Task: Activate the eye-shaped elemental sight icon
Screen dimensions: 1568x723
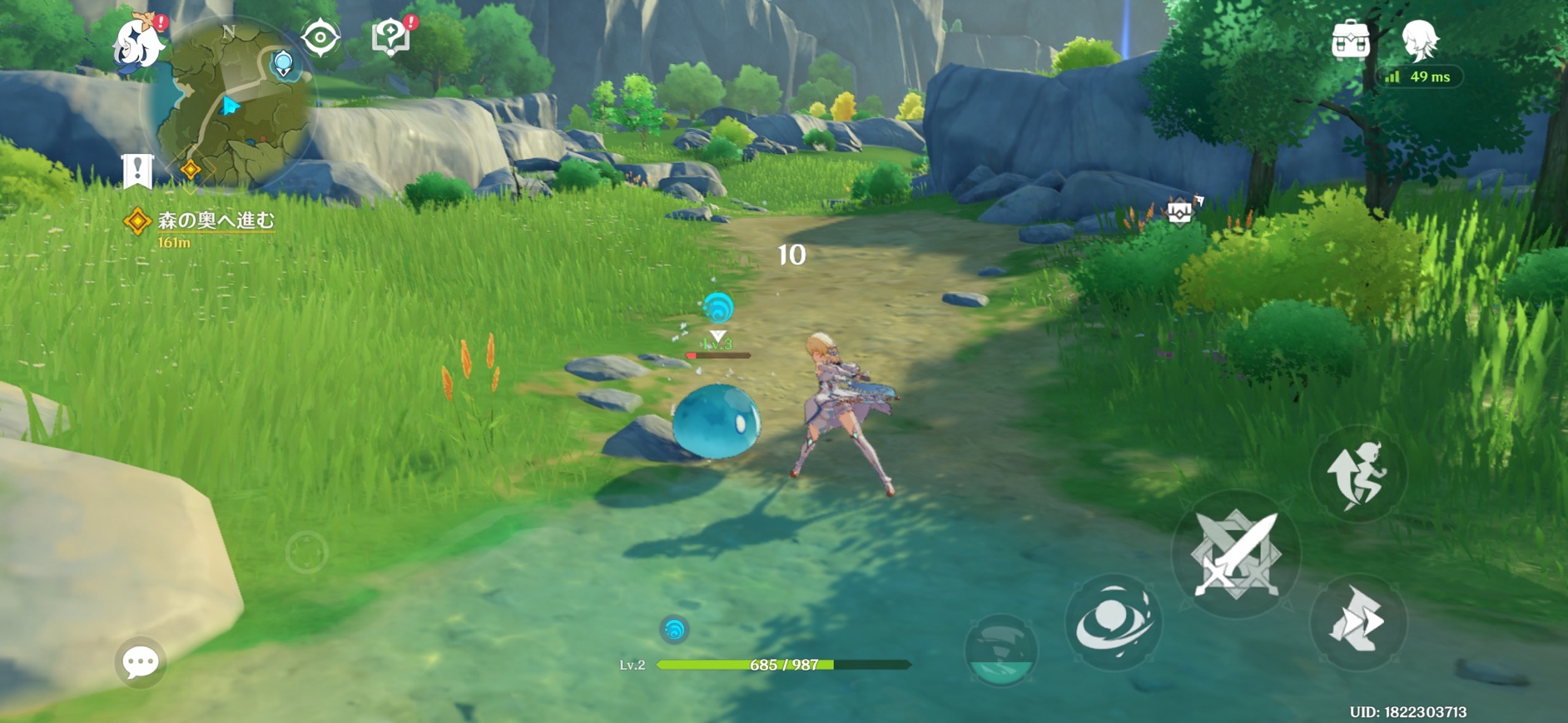Action: click(x=320, y=37)
